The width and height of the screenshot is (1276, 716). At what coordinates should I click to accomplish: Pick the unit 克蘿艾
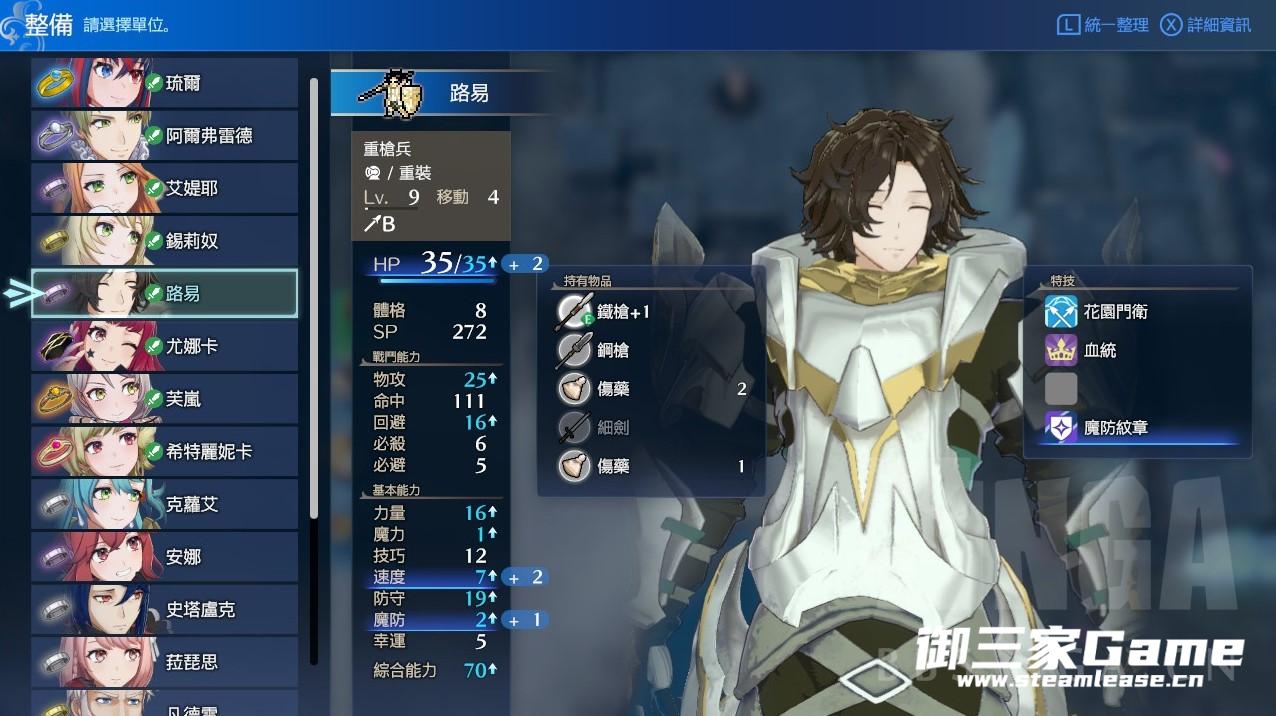(x=165, y=504)
